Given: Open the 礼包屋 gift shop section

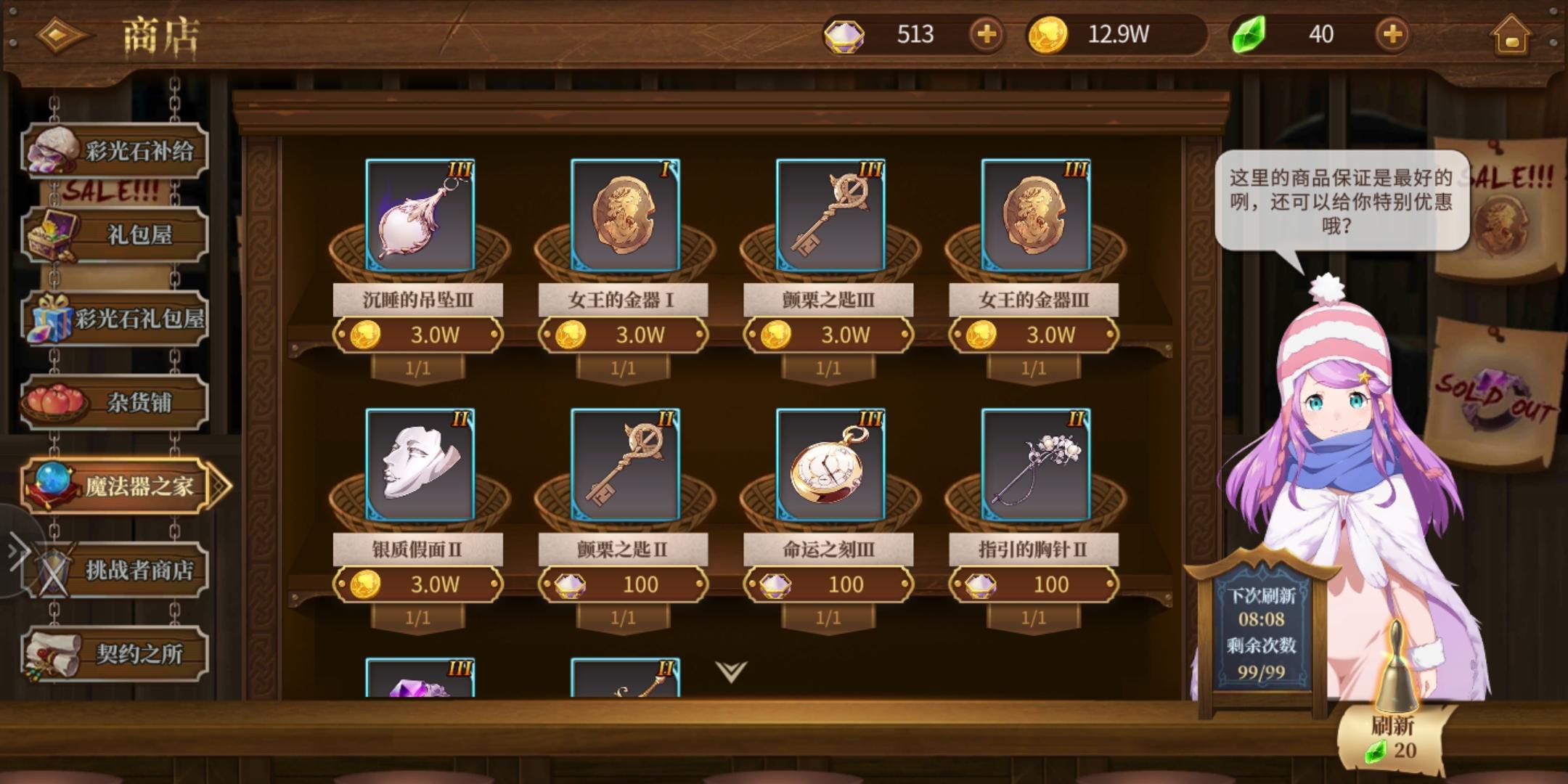Looking at the screenshot, I should pyautogui.click(x=116, y=235).
